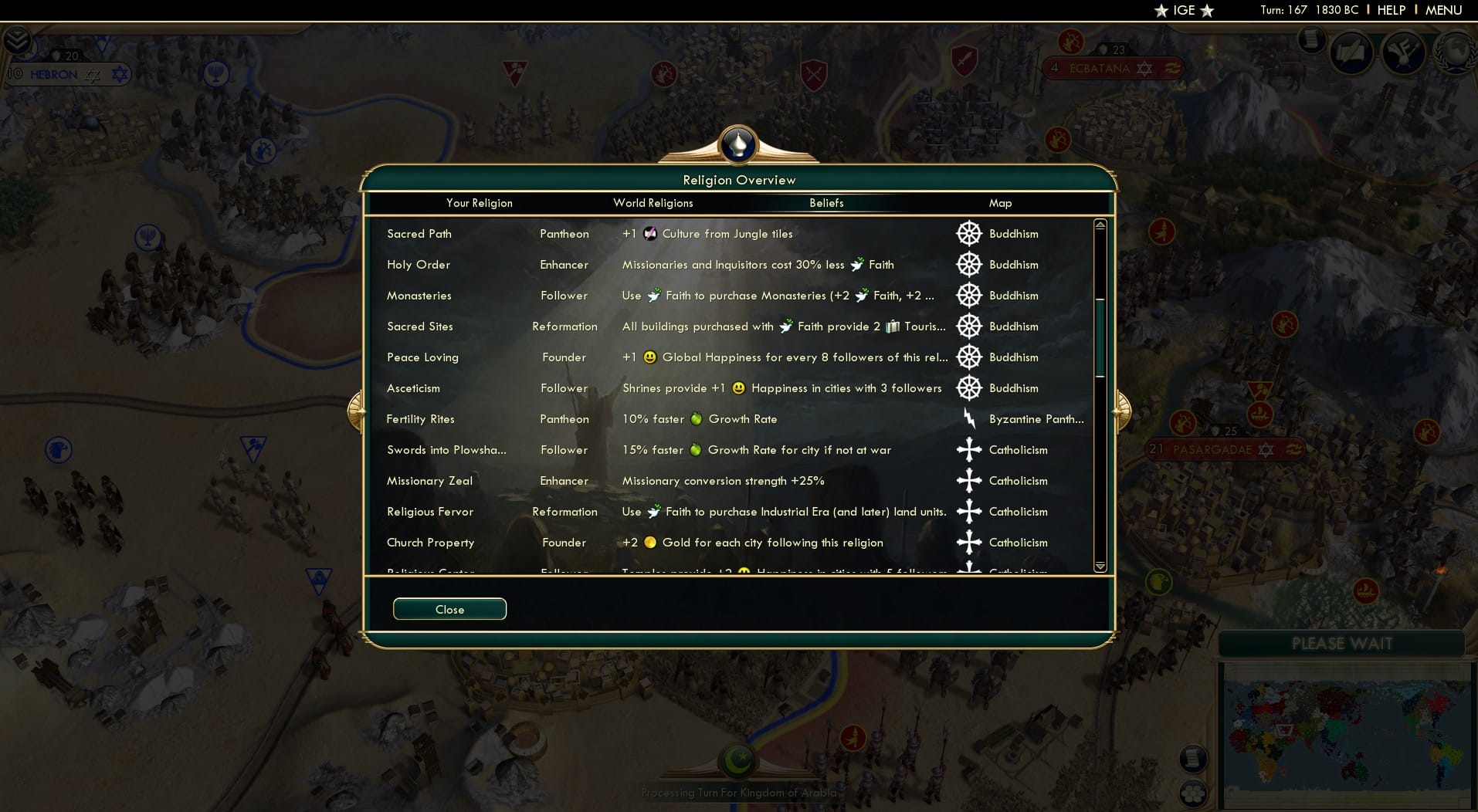Switch to the World Religions tab
Viewport: 1478px width, 812px height.
point(653,203)
